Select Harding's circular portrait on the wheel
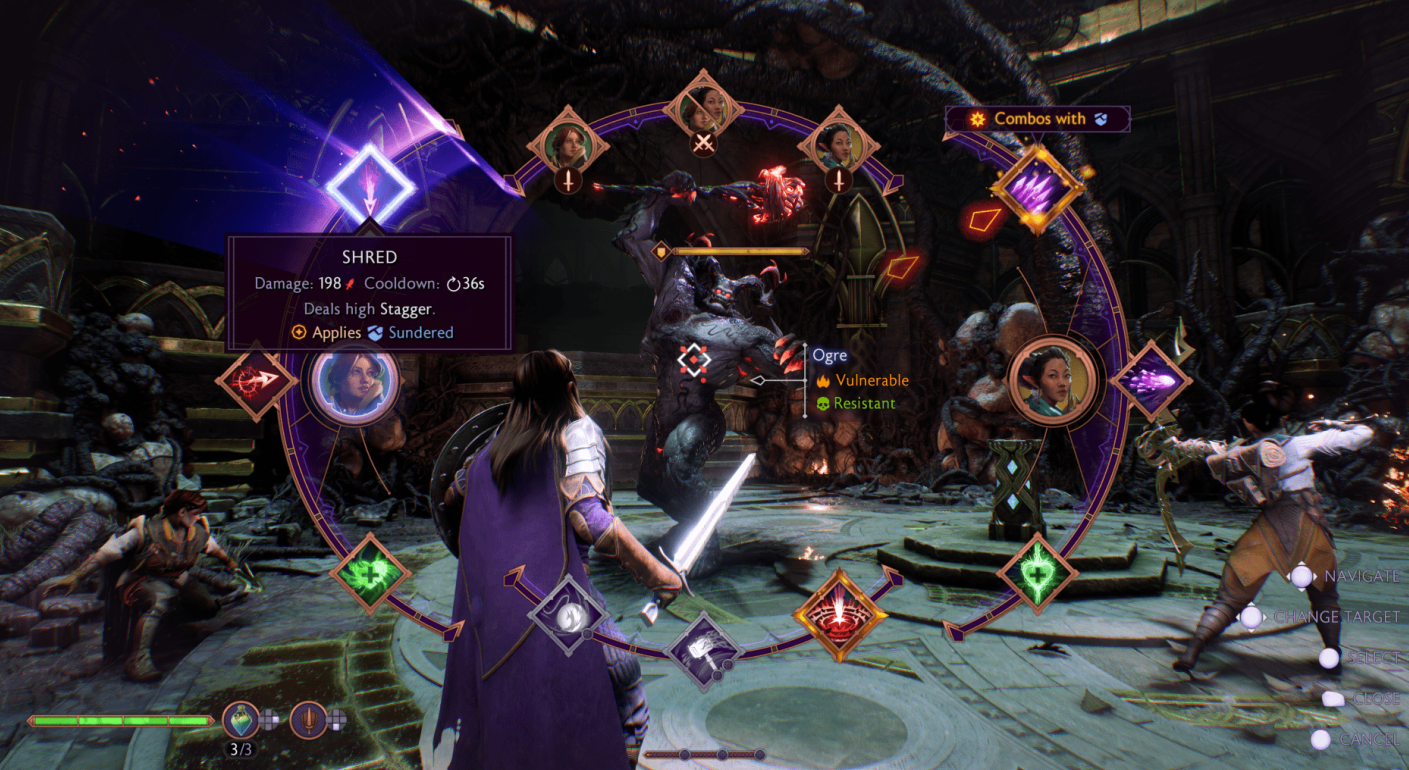1409x770 pixels. pos(355,383)
